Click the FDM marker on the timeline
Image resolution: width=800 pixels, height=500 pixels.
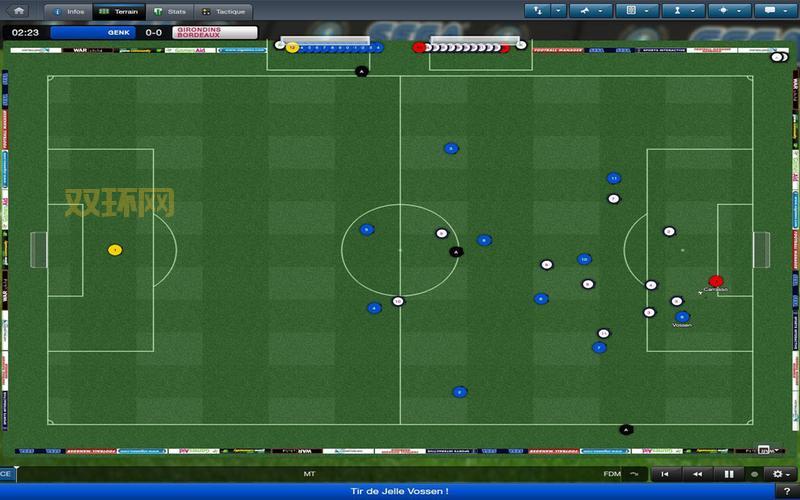[x=611, y=474]
